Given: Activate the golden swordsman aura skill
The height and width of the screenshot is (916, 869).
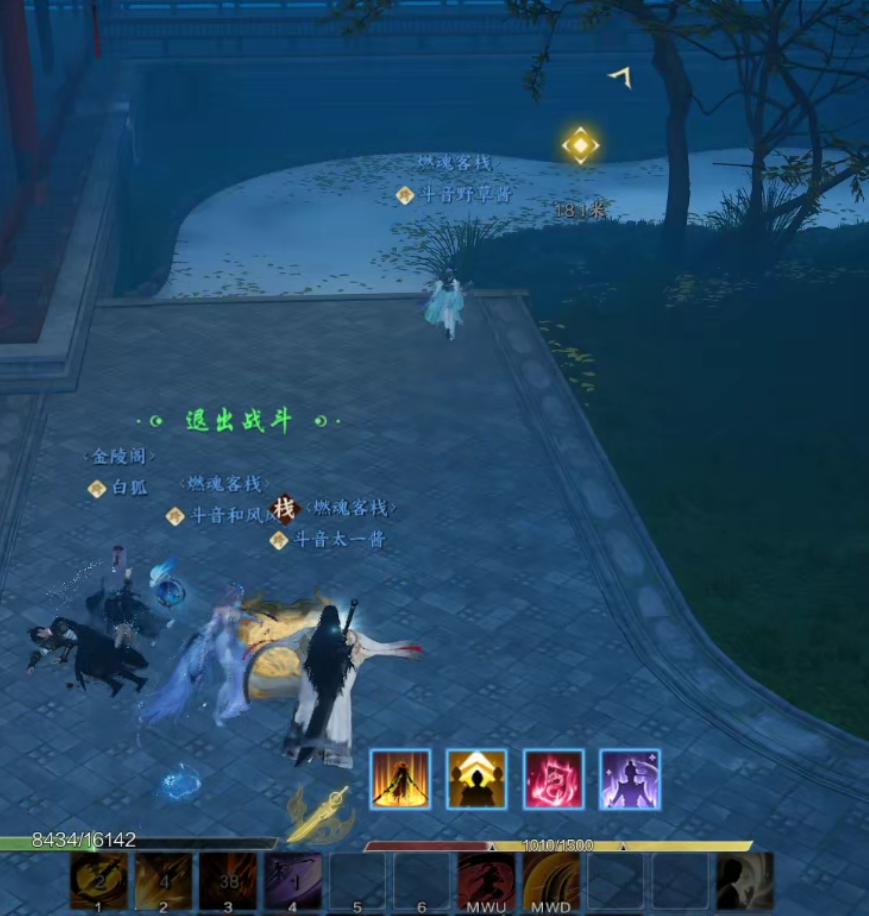Looking at the screenshot, I should tap(400, 779).
